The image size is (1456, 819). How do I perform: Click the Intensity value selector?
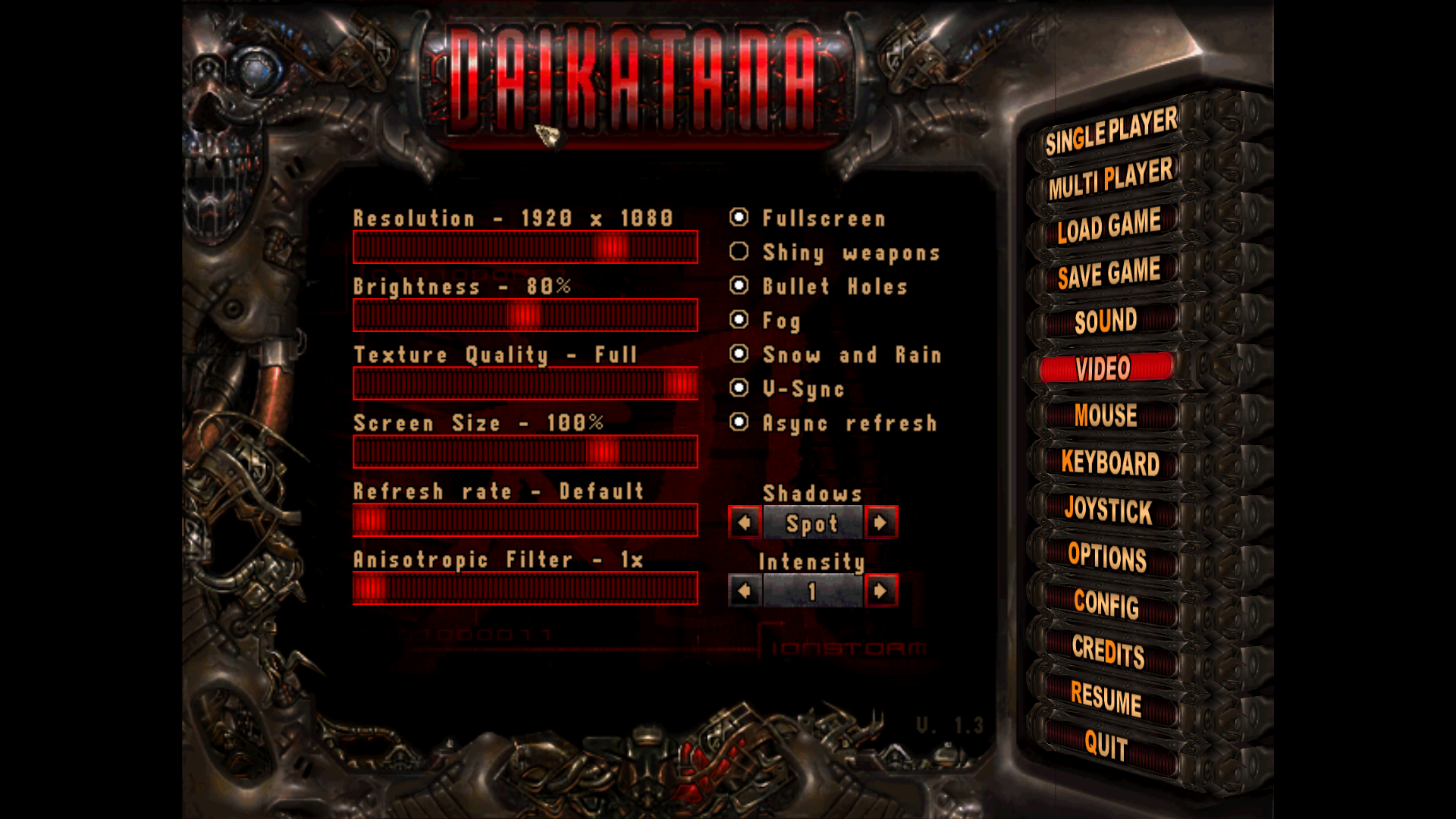point(812,590)
